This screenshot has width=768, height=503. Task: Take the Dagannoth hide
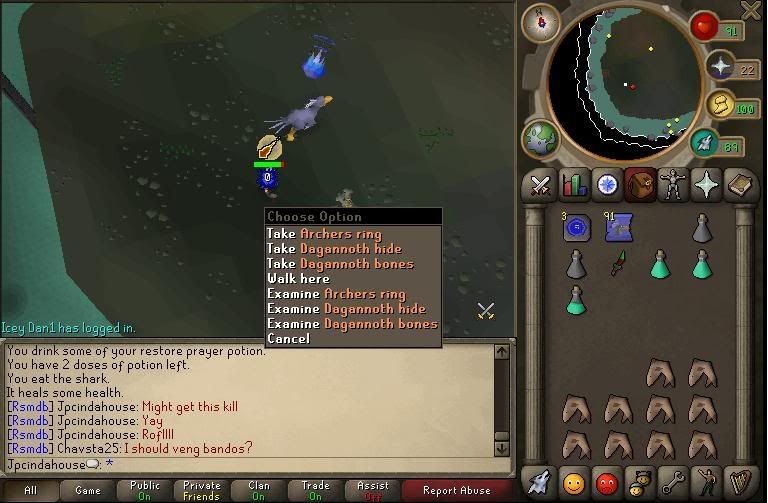[x=333, y=249]
